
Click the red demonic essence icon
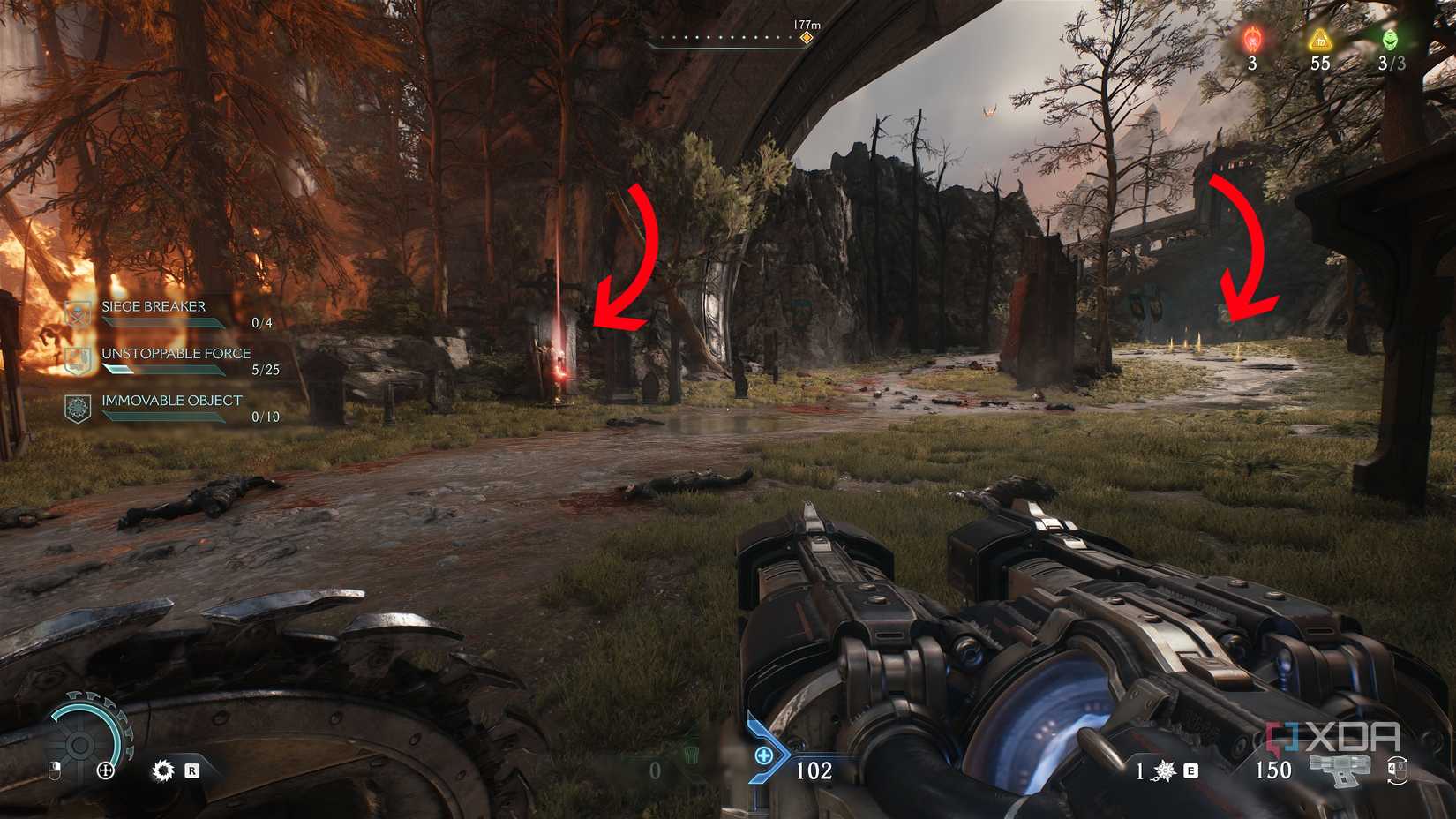coord(1252,41)
